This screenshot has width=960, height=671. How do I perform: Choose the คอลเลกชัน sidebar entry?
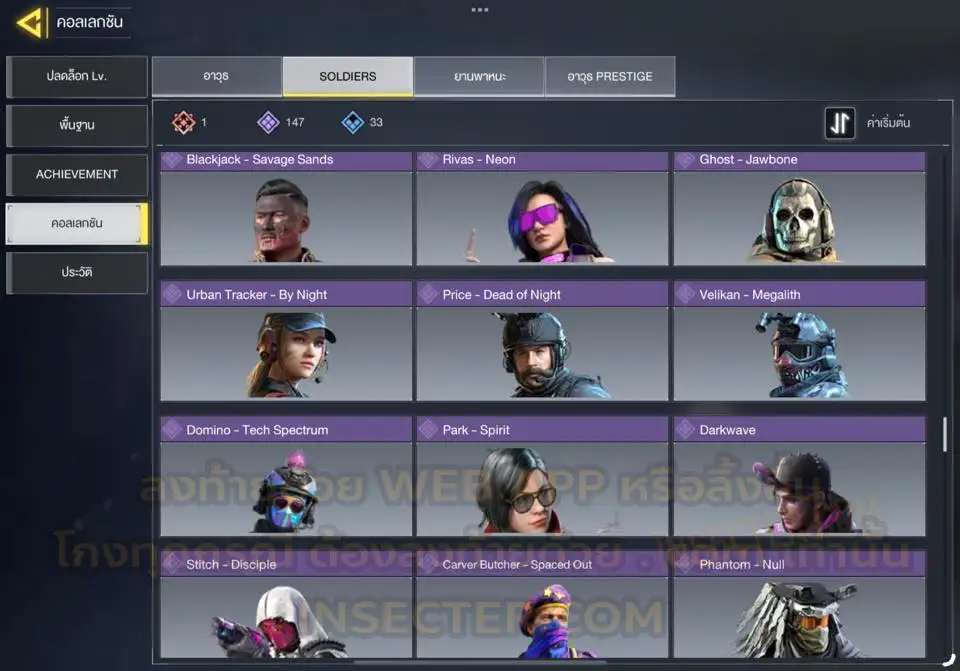(77, 224)
